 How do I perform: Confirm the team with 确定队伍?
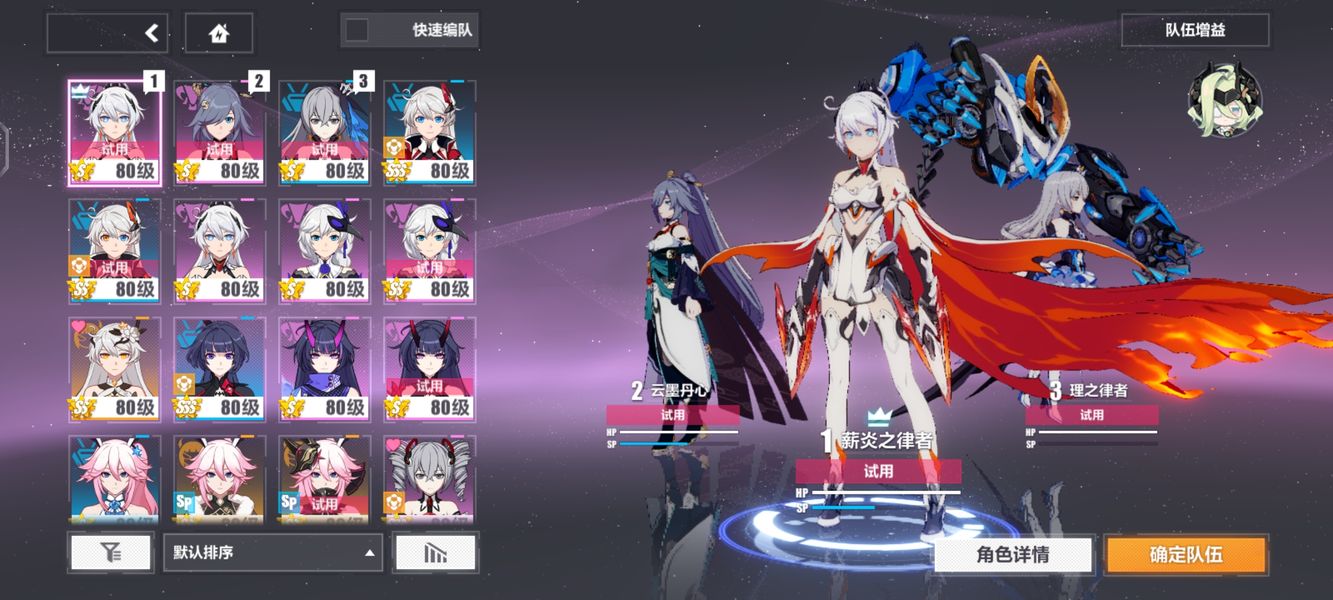point(1186,554)
